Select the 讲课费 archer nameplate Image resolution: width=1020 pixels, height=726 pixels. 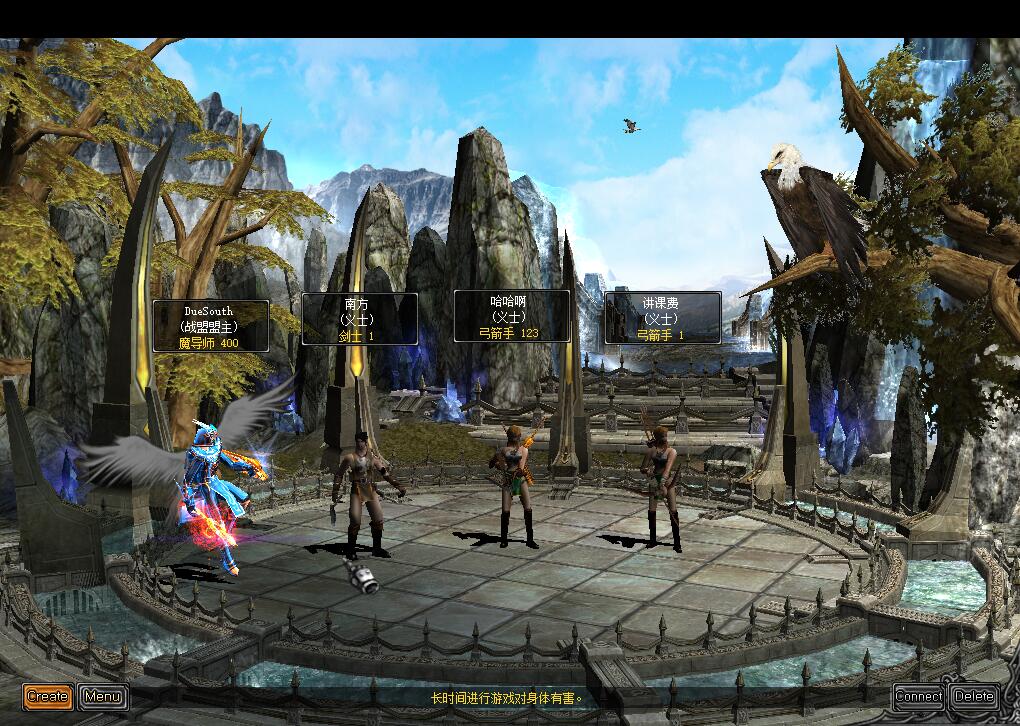tap(662, 318)
